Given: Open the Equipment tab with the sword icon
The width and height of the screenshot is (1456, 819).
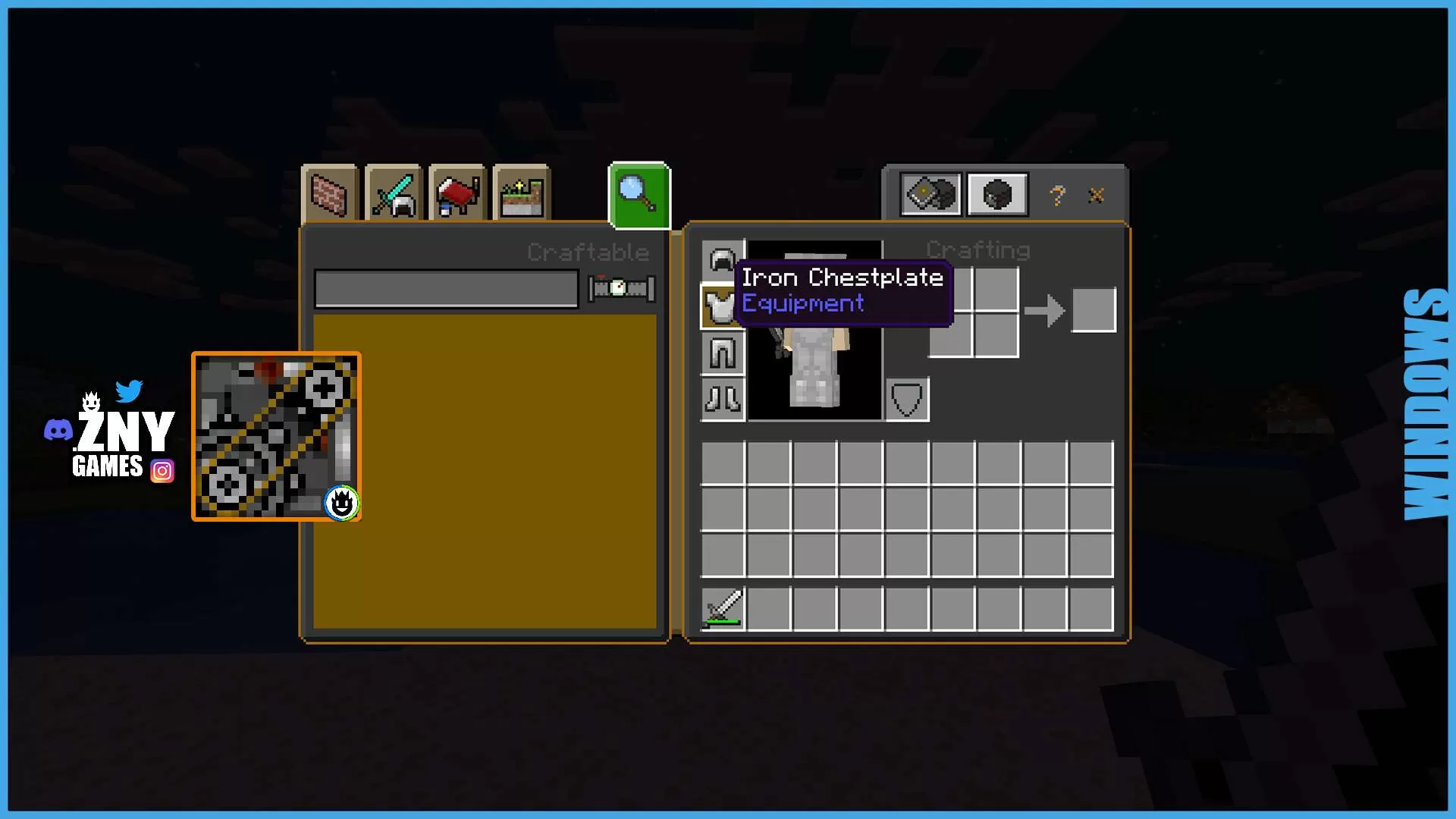Looking at the screenshot, I should pos(393,194).
